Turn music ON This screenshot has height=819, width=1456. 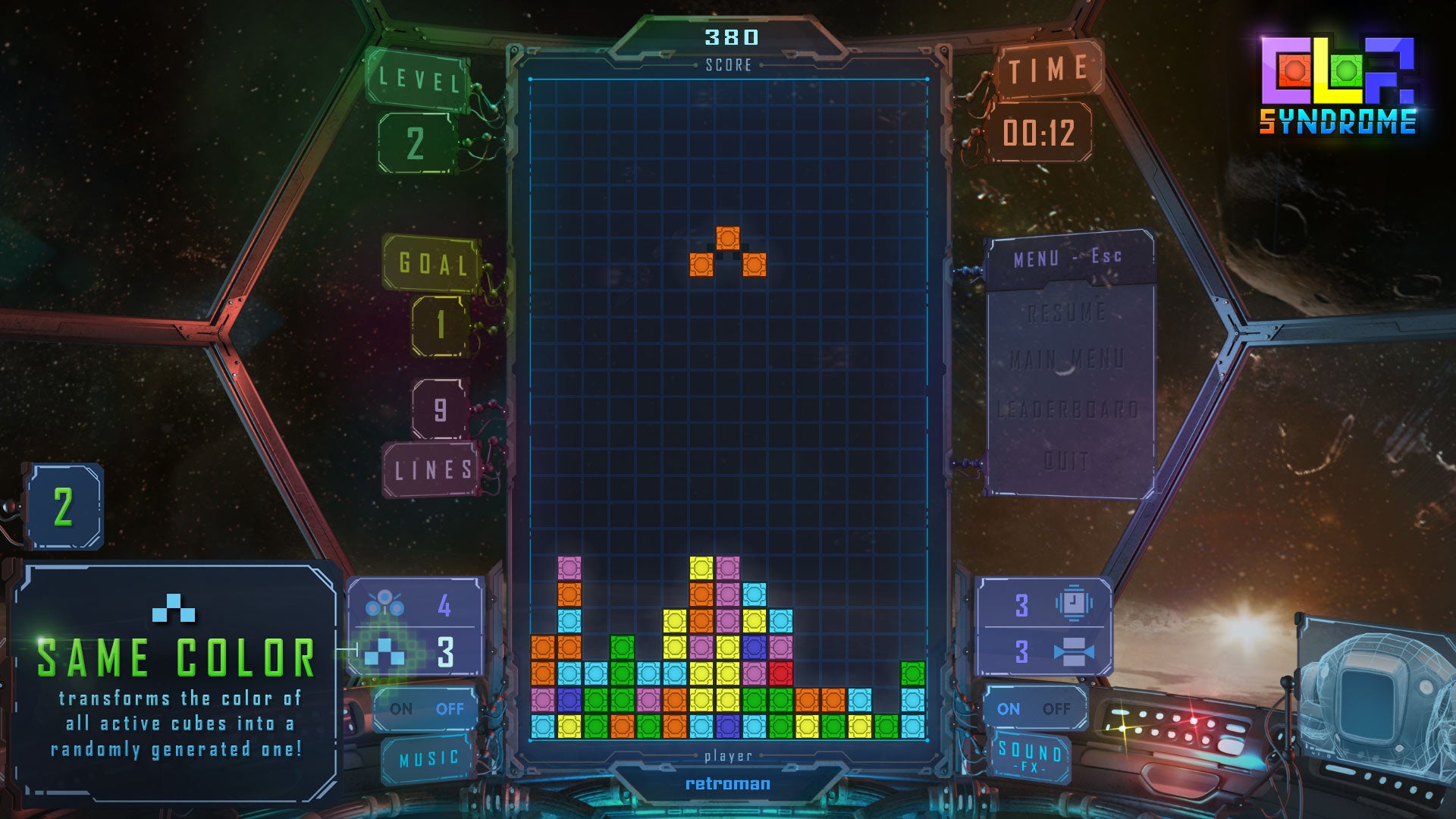(401, 709)
